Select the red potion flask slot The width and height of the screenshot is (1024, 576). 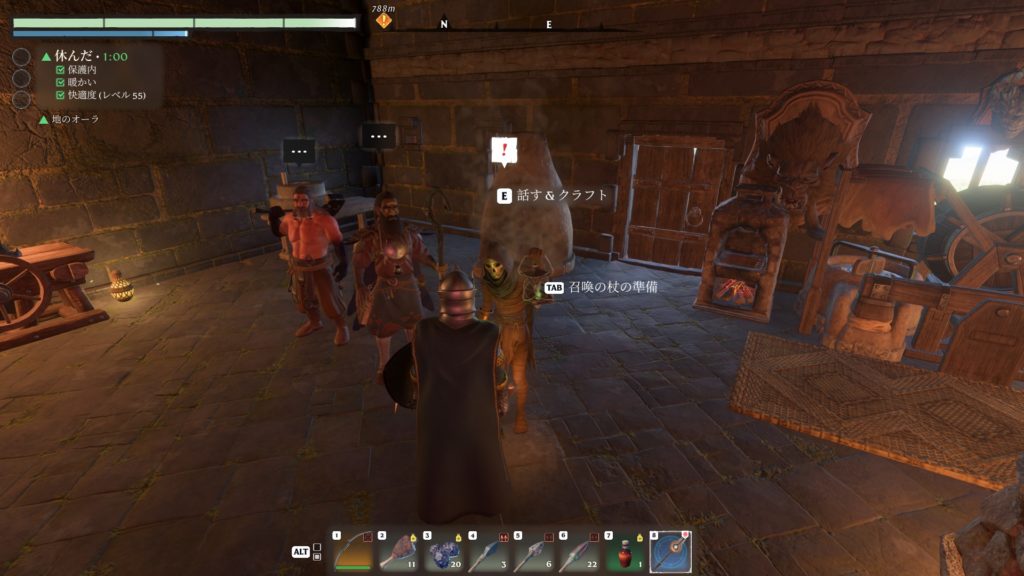tap(625, 551)
